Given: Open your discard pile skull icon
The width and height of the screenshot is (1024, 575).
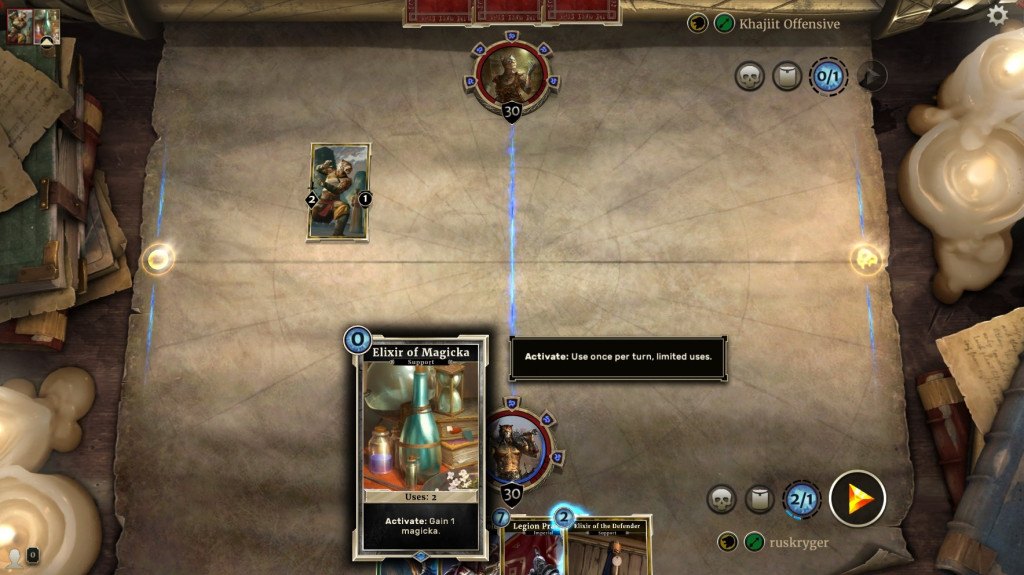Looking at the screenshot, I should click(x=722, y=498).
